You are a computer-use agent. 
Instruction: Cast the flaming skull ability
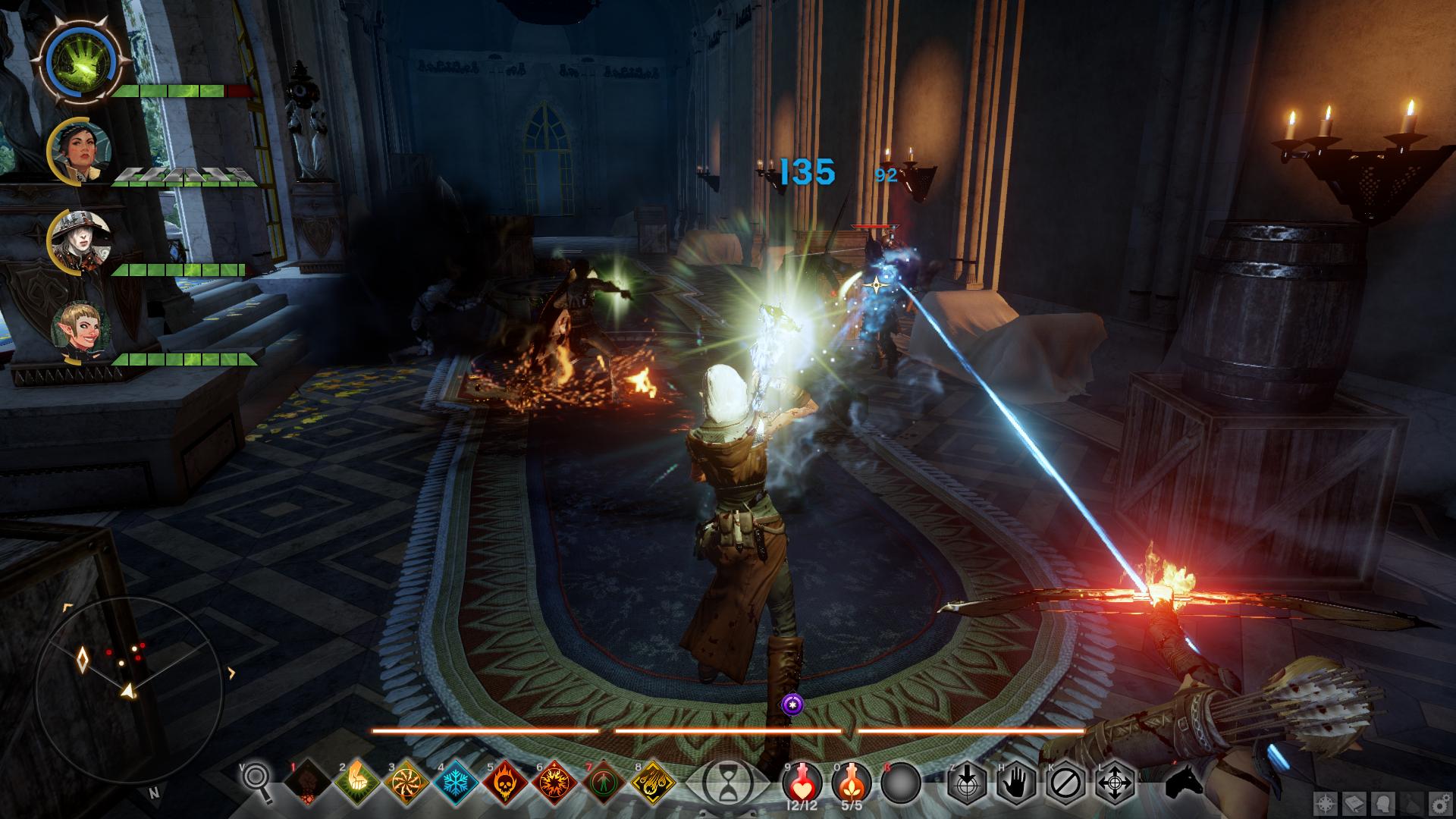click(506, 781)
